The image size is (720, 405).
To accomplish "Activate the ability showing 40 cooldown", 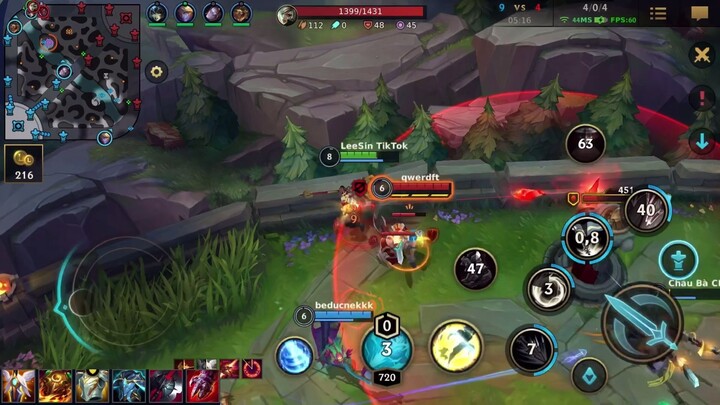I will point(646,210).
